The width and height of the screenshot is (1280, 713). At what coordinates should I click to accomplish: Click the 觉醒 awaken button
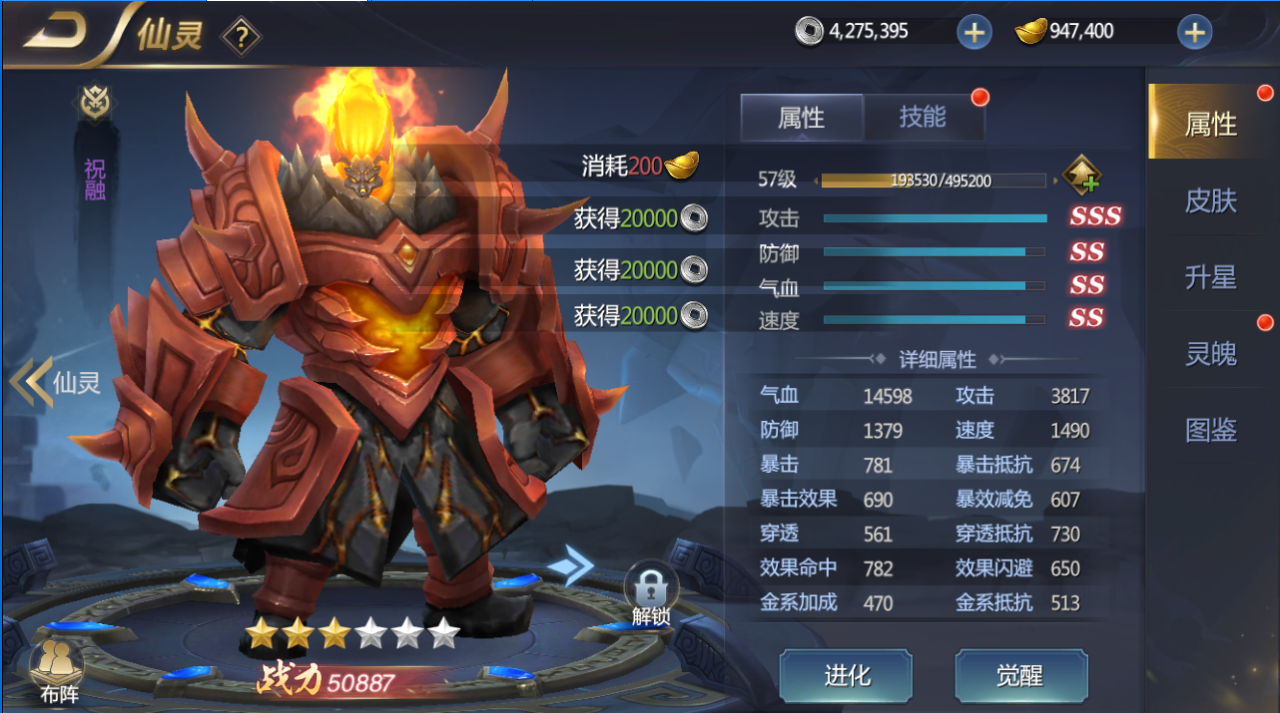1020,676
